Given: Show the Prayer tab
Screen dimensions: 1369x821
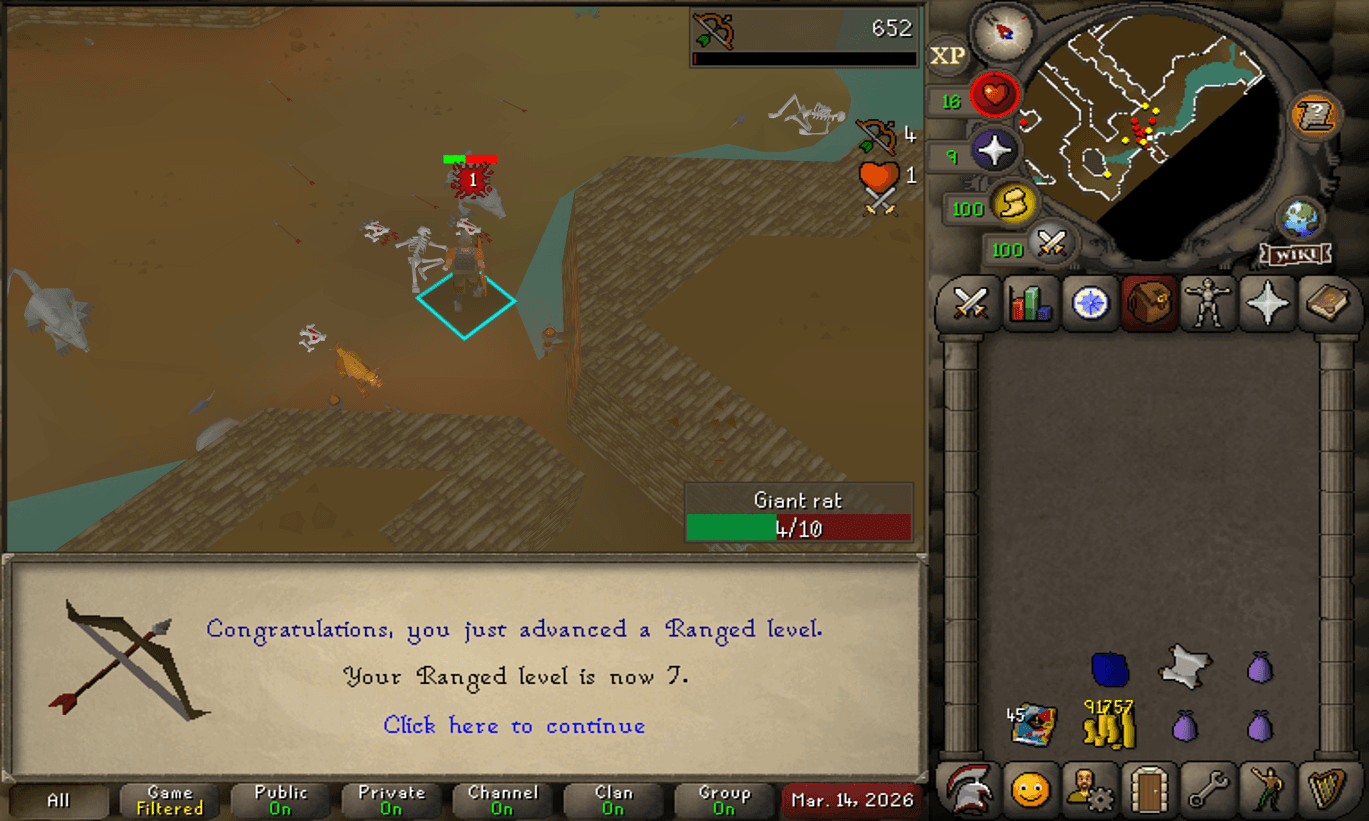Looking at the screenshot, I should click(1267, 303).
